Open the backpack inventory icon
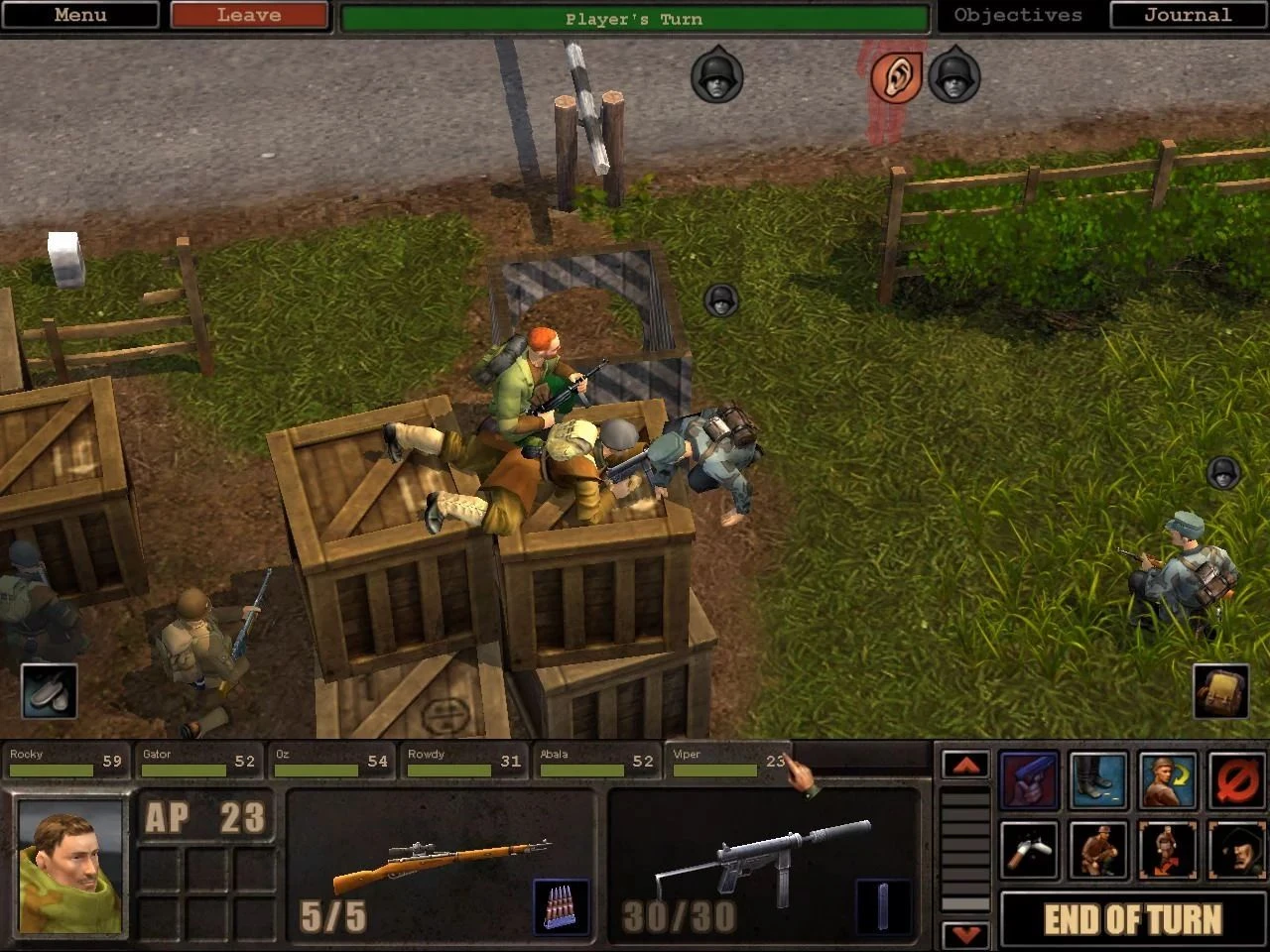Viewport: 1270px width, 952px height. pos(1221,690)
